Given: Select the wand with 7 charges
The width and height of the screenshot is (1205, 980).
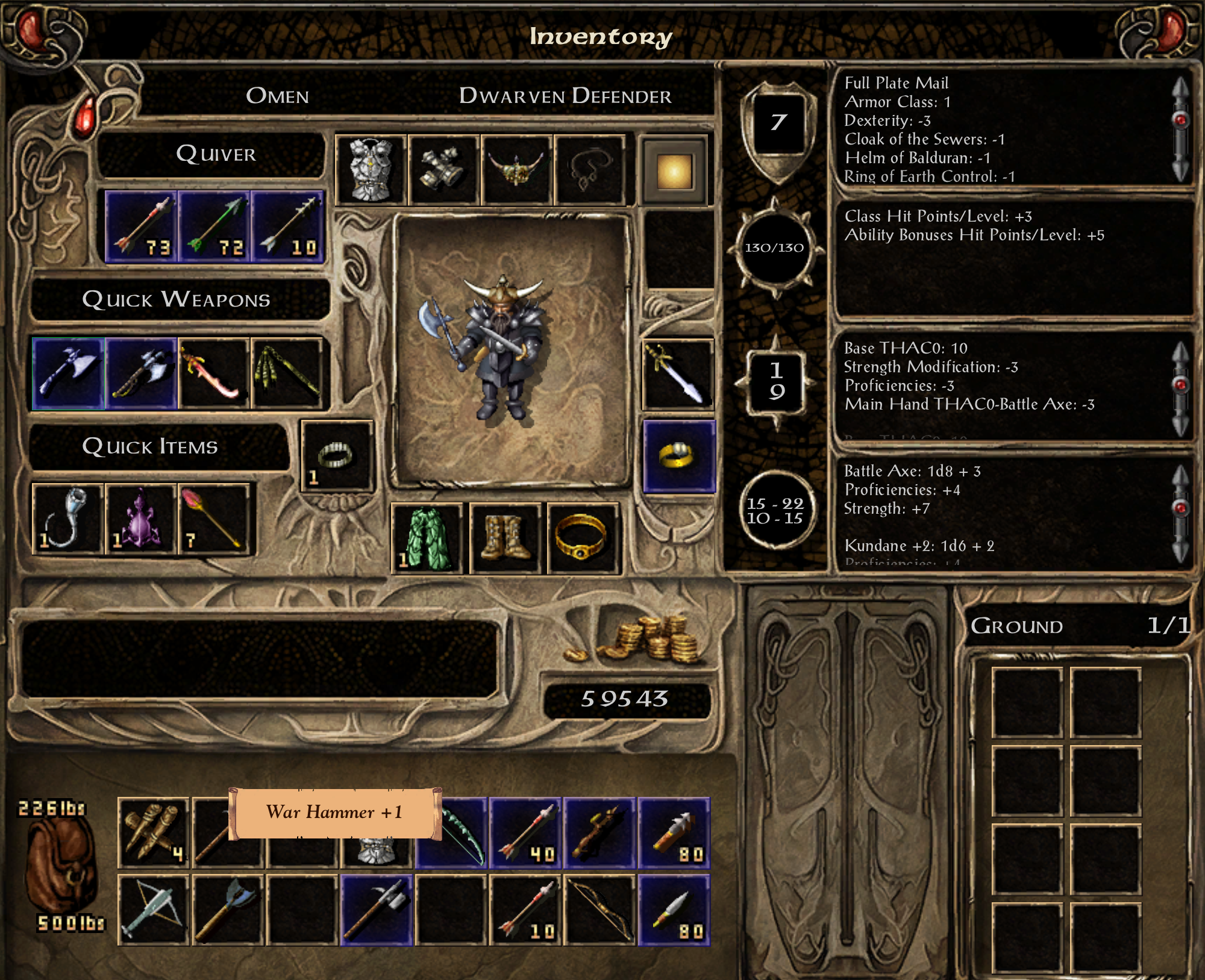Looking at the screenshot, I should tap(213, 519).
